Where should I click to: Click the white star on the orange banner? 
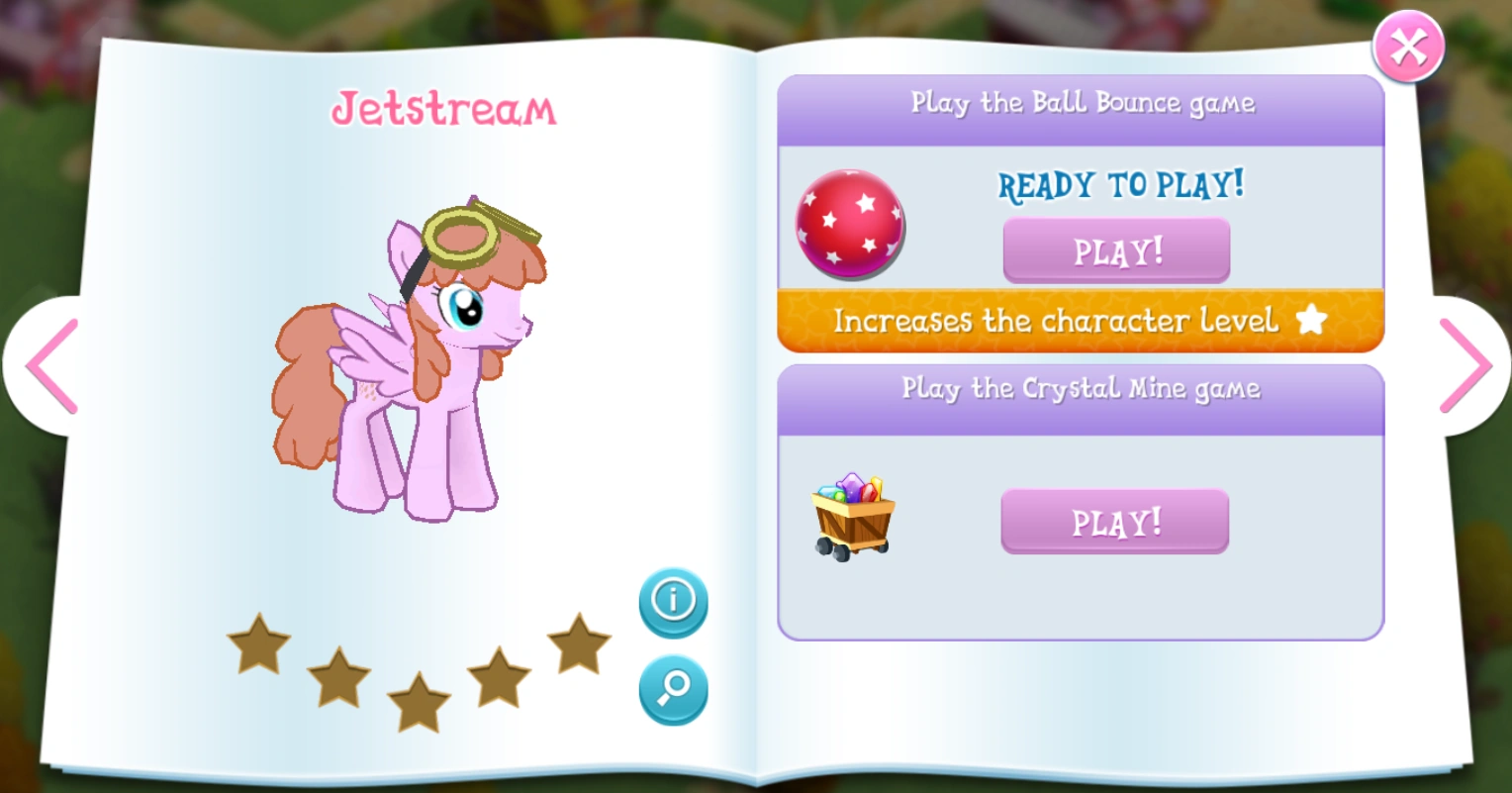click(1312, 320)
